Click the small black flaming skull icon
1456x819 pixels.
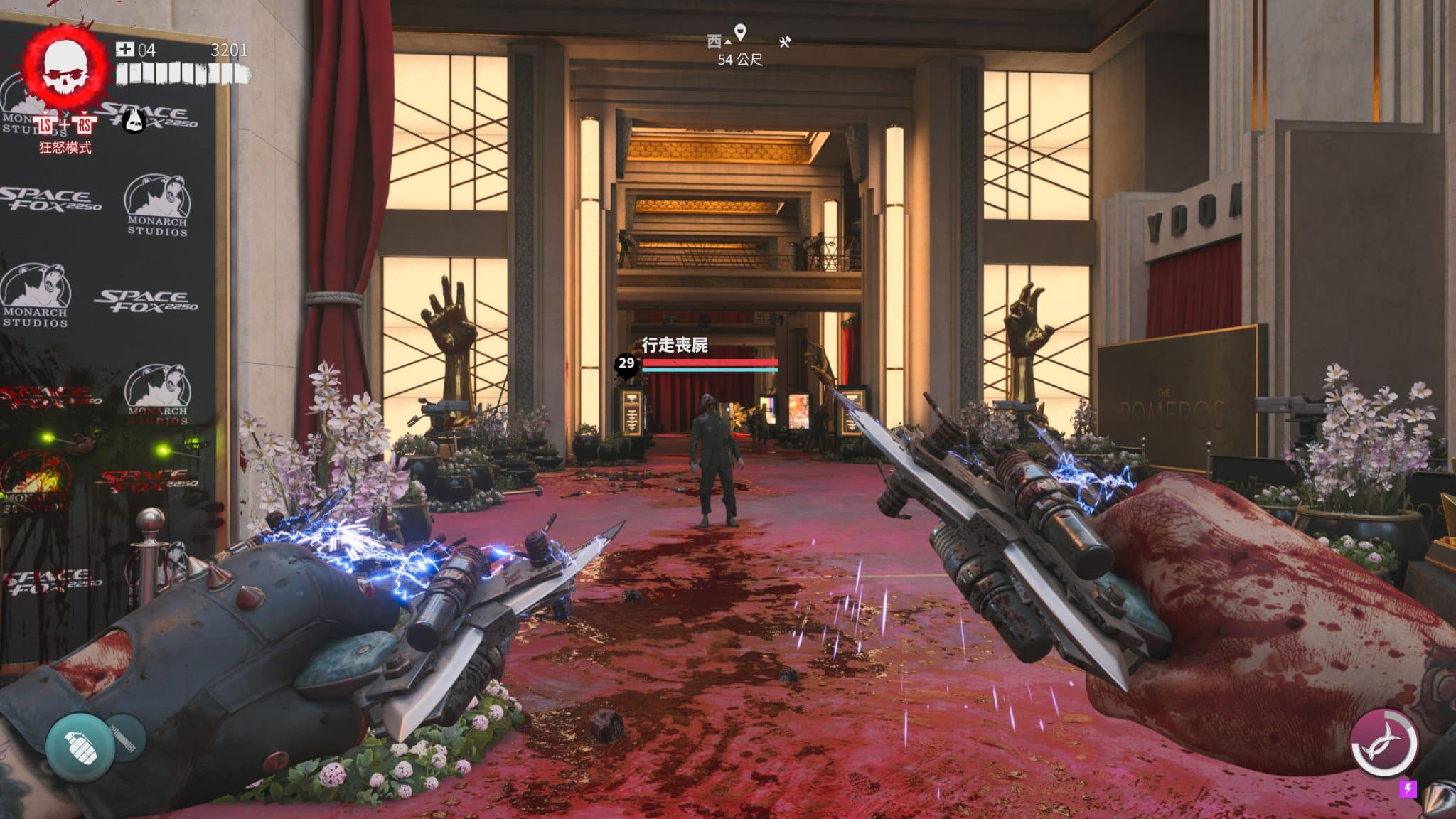[134, 122]
